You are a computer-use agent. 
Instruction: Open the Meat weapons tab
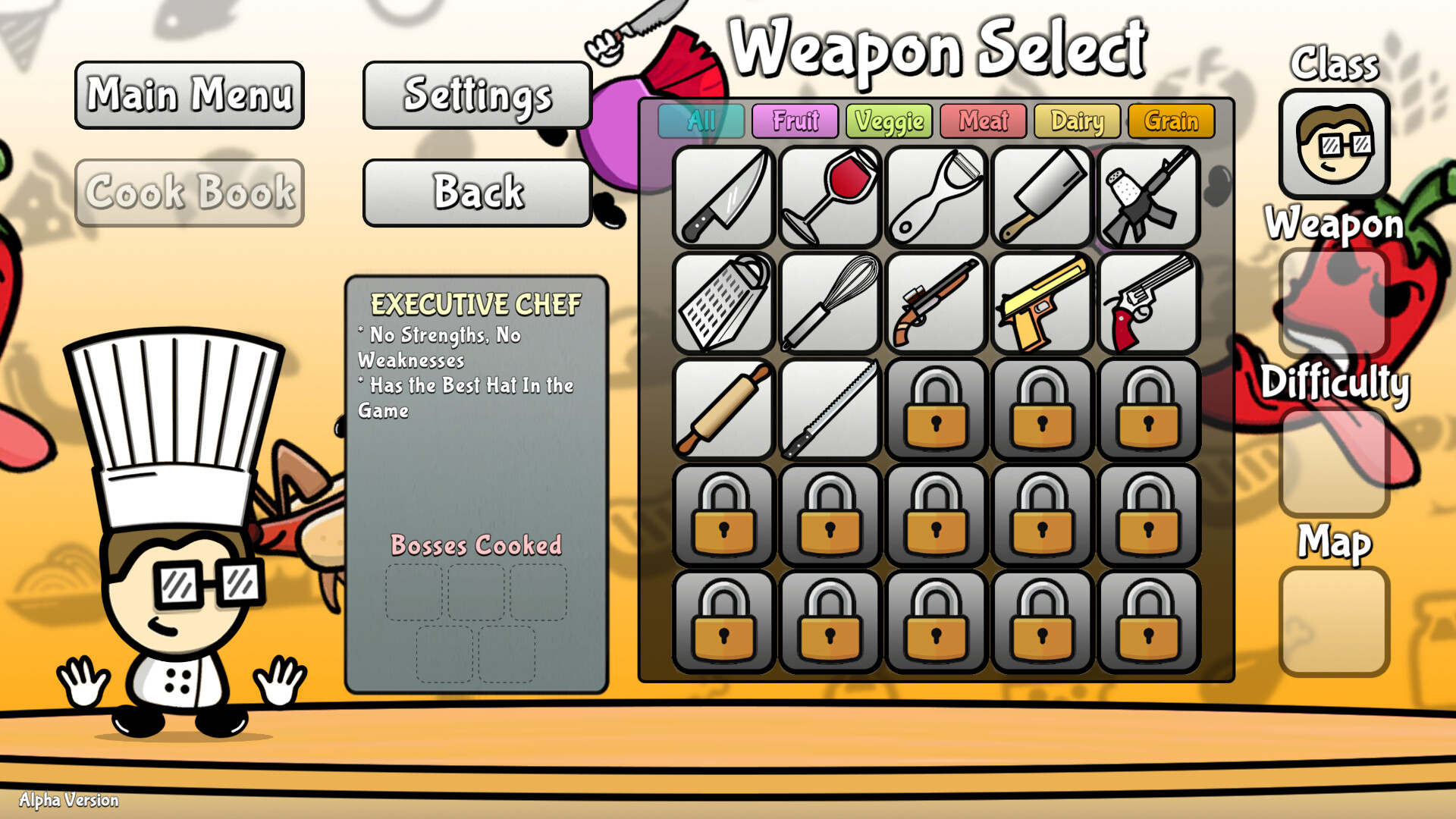[983, 121]
